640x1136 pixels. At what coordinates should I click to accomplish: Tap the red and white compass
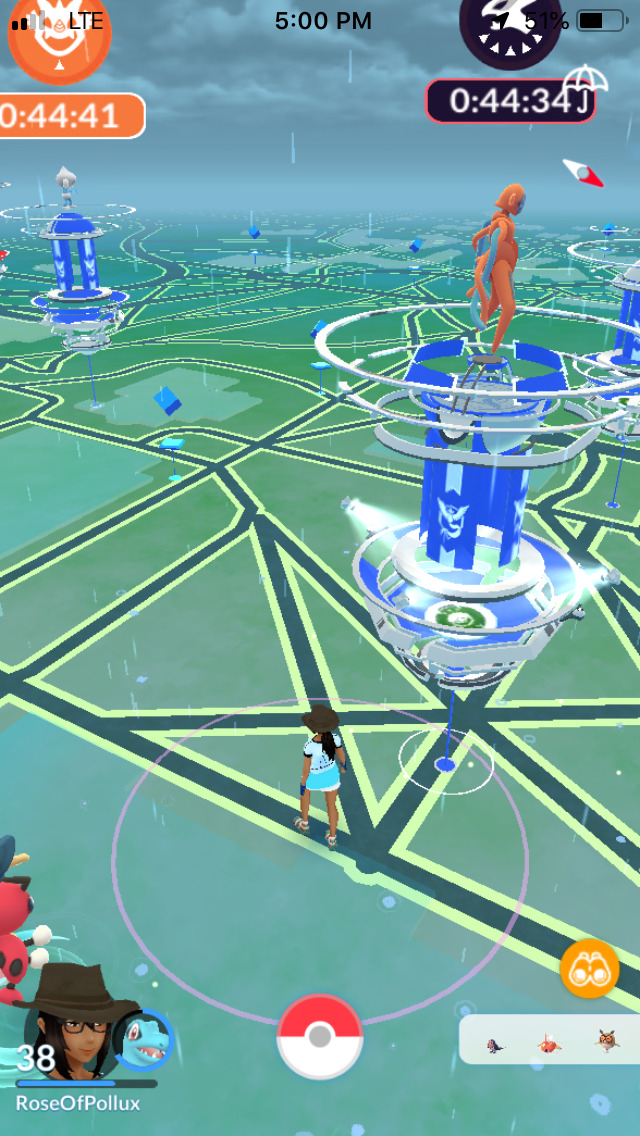[583, 173]
